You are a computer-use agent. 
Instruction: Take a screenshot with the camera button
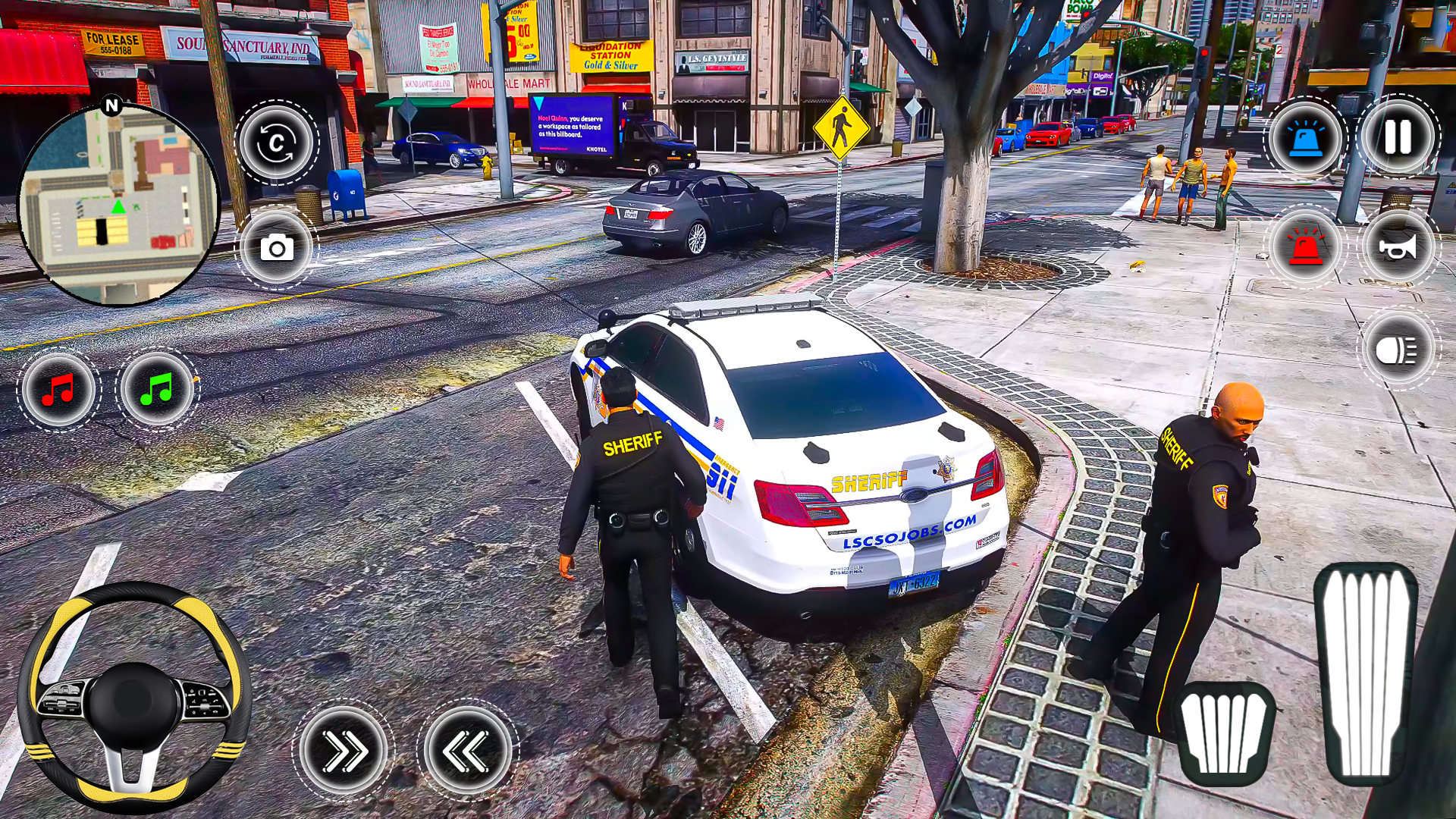[x=275, y=249]
